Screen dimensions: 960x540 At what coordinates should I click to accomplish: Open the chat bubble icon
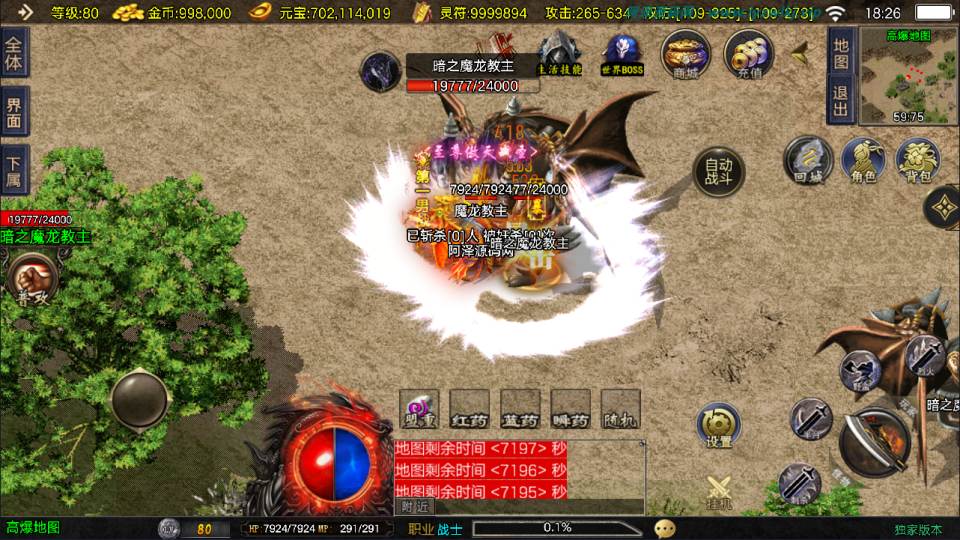pos(665,528)
